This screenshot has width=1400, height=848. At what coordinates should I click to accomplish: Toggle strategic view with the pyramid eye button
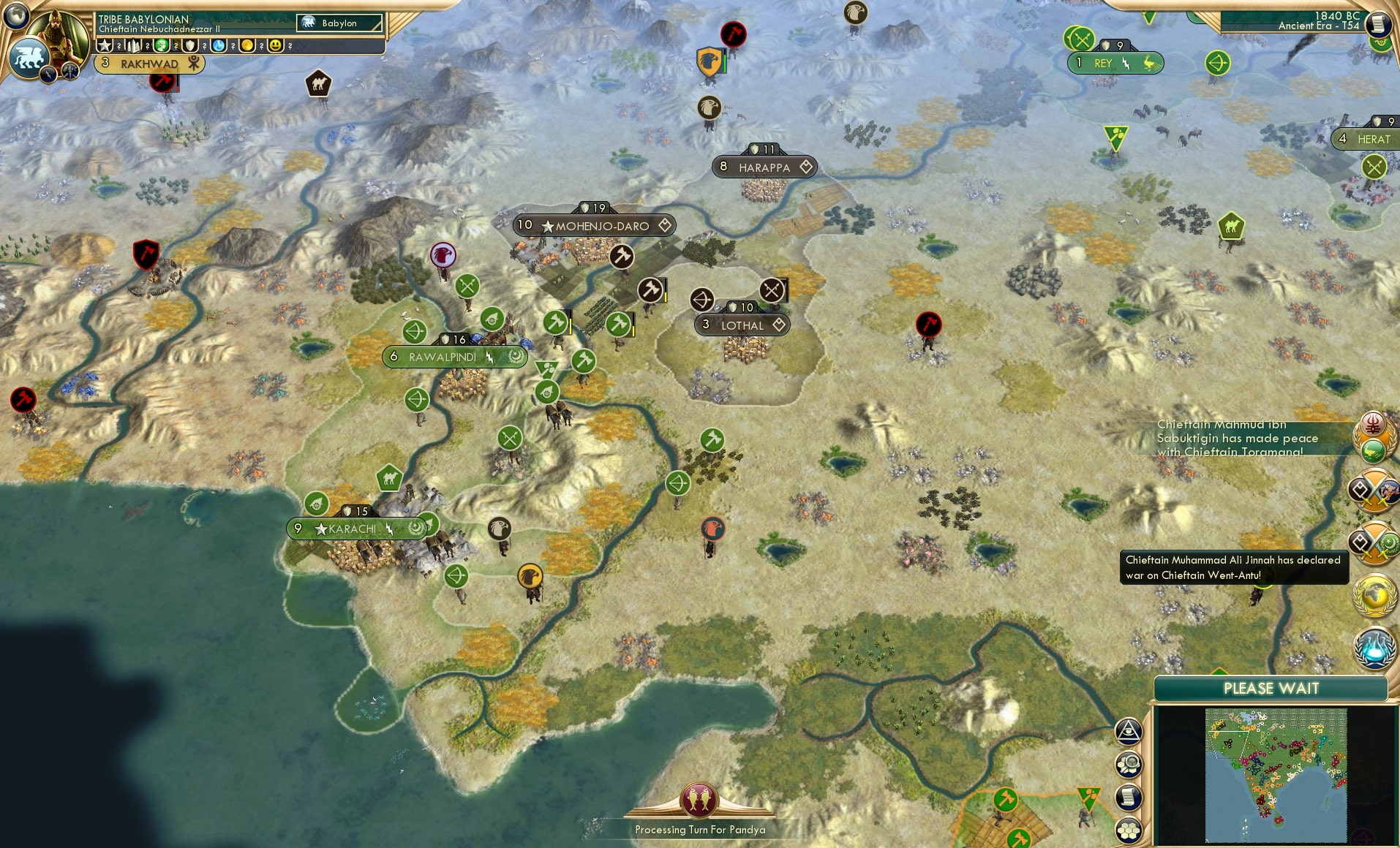1129,729
